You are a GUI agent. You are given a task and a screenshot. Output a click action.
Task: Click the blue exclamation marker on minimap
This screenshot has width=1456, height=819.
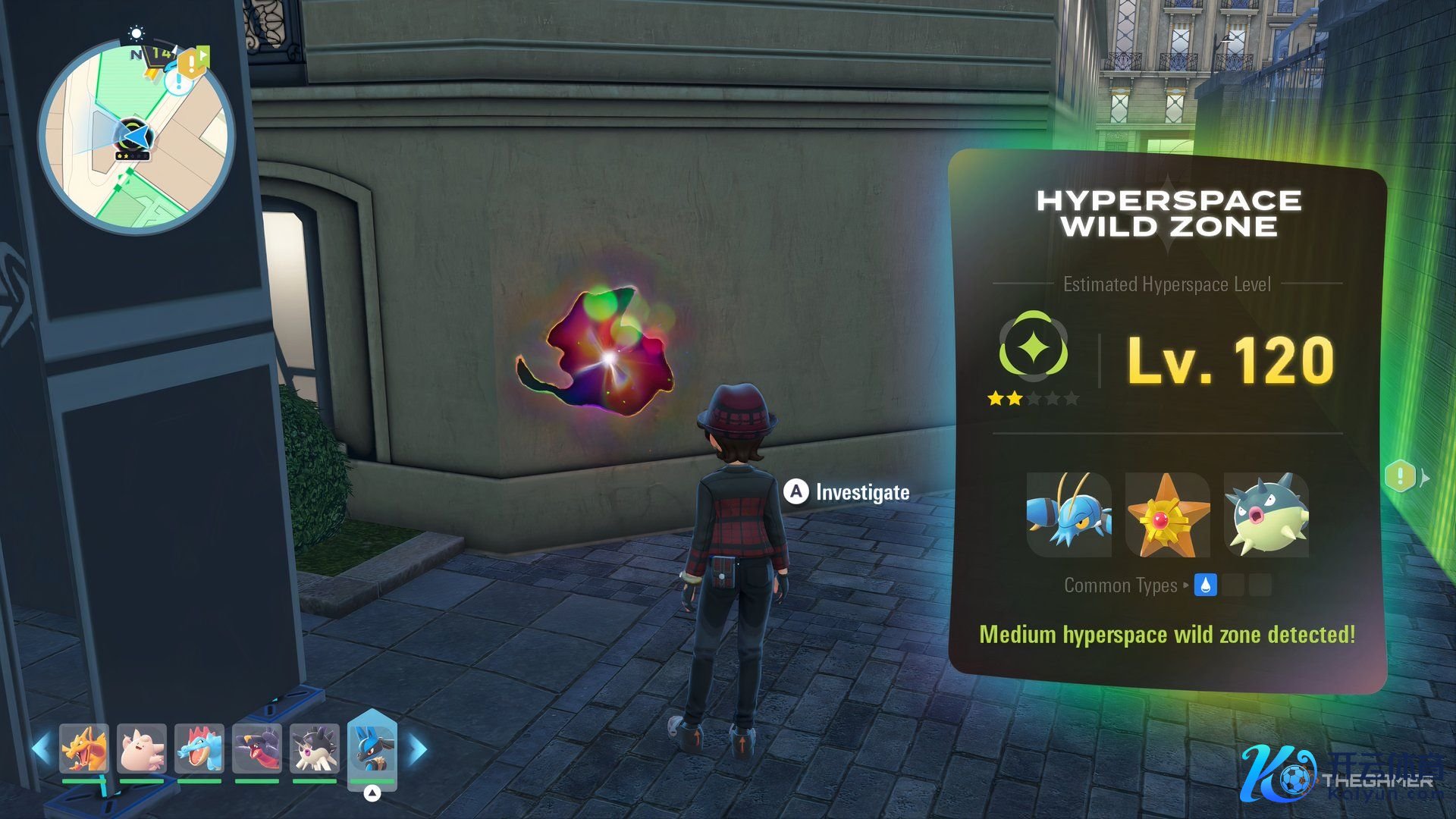(178, 81)
